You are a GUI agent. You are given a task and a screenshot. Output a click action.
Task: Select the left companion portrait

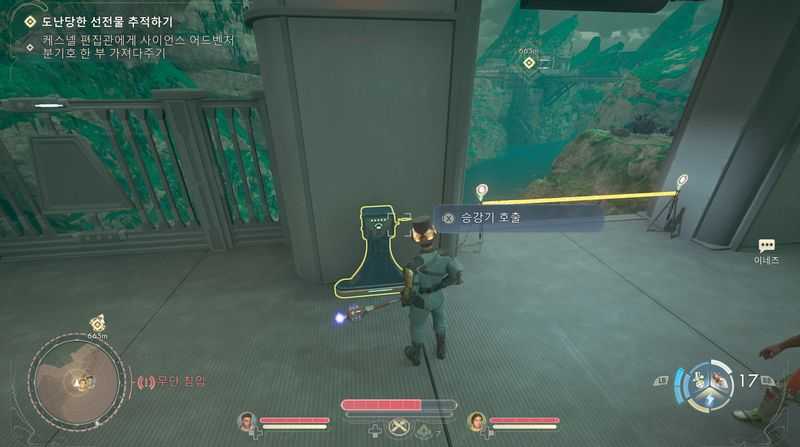click(x=246, y=421)
